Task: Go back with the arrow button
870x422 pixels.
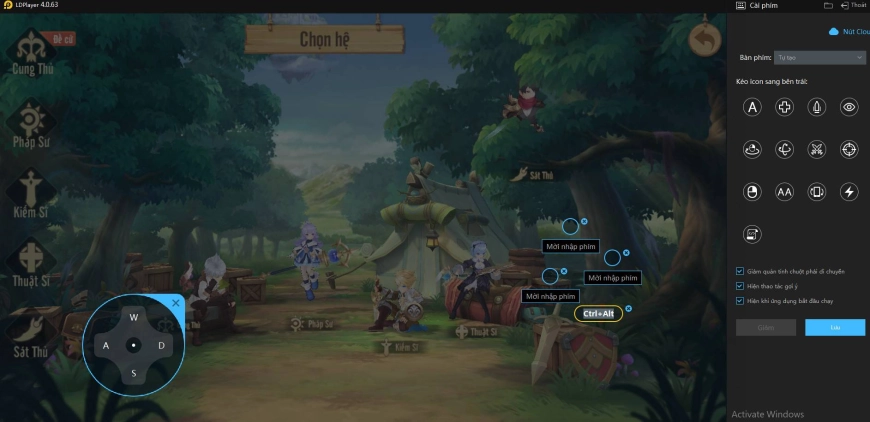Action: (x=705, y=41)
